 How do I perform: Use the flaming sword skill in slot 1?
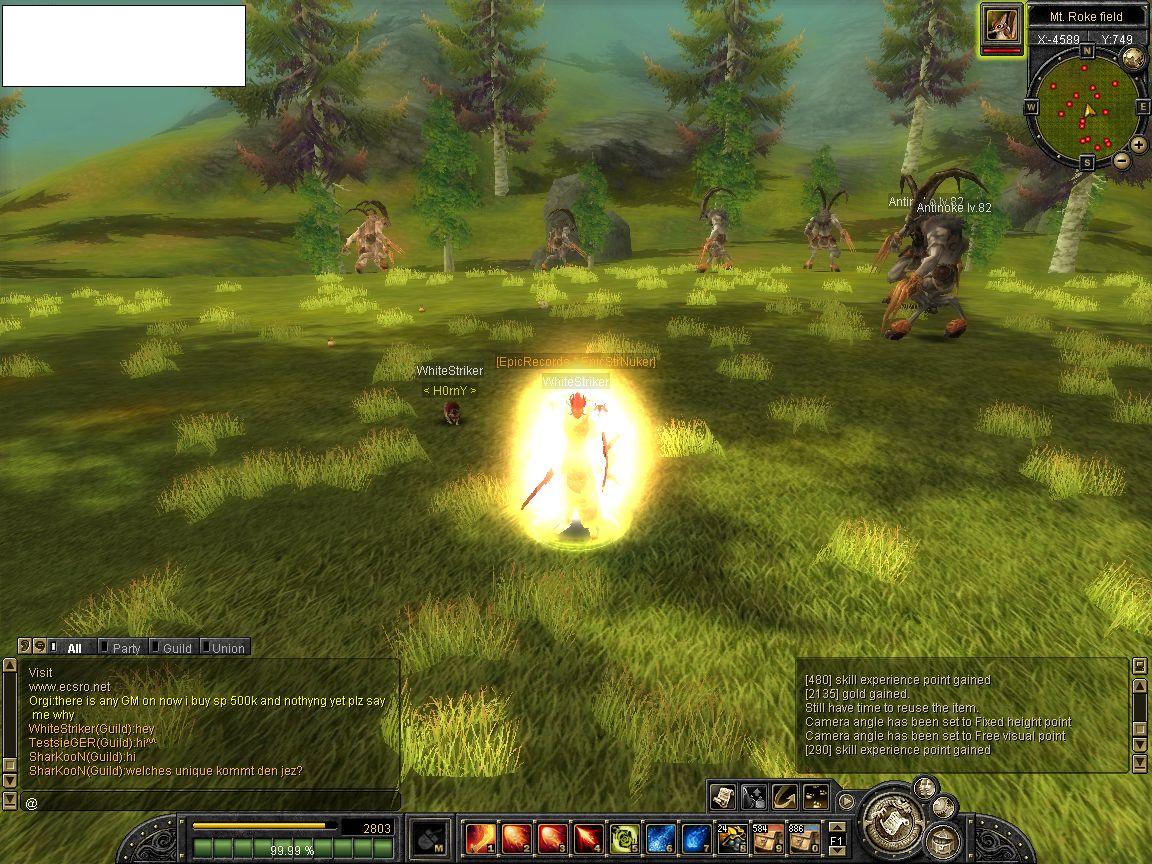tap(481, 838)
